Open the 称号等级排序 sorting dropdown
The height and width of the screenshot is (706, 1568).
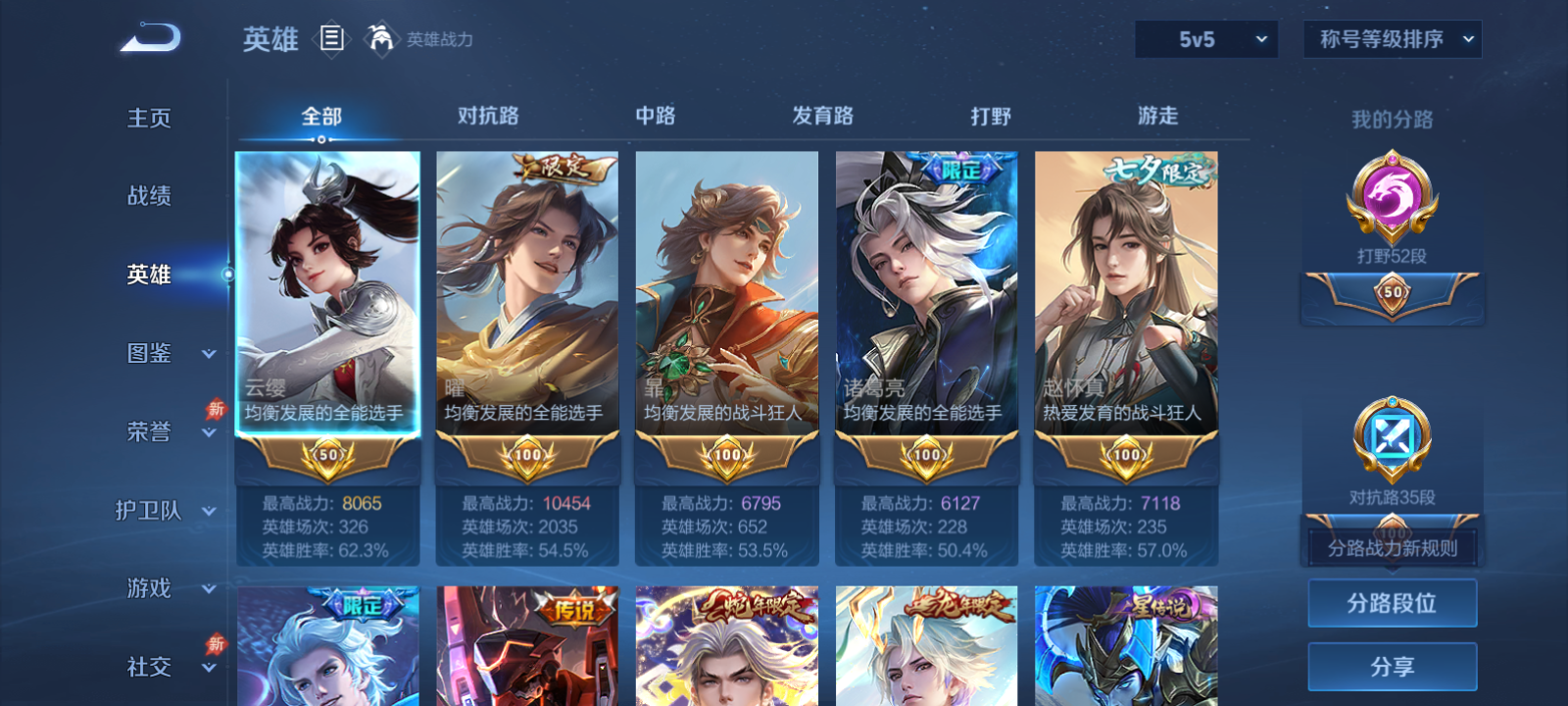click(1391, 39)
